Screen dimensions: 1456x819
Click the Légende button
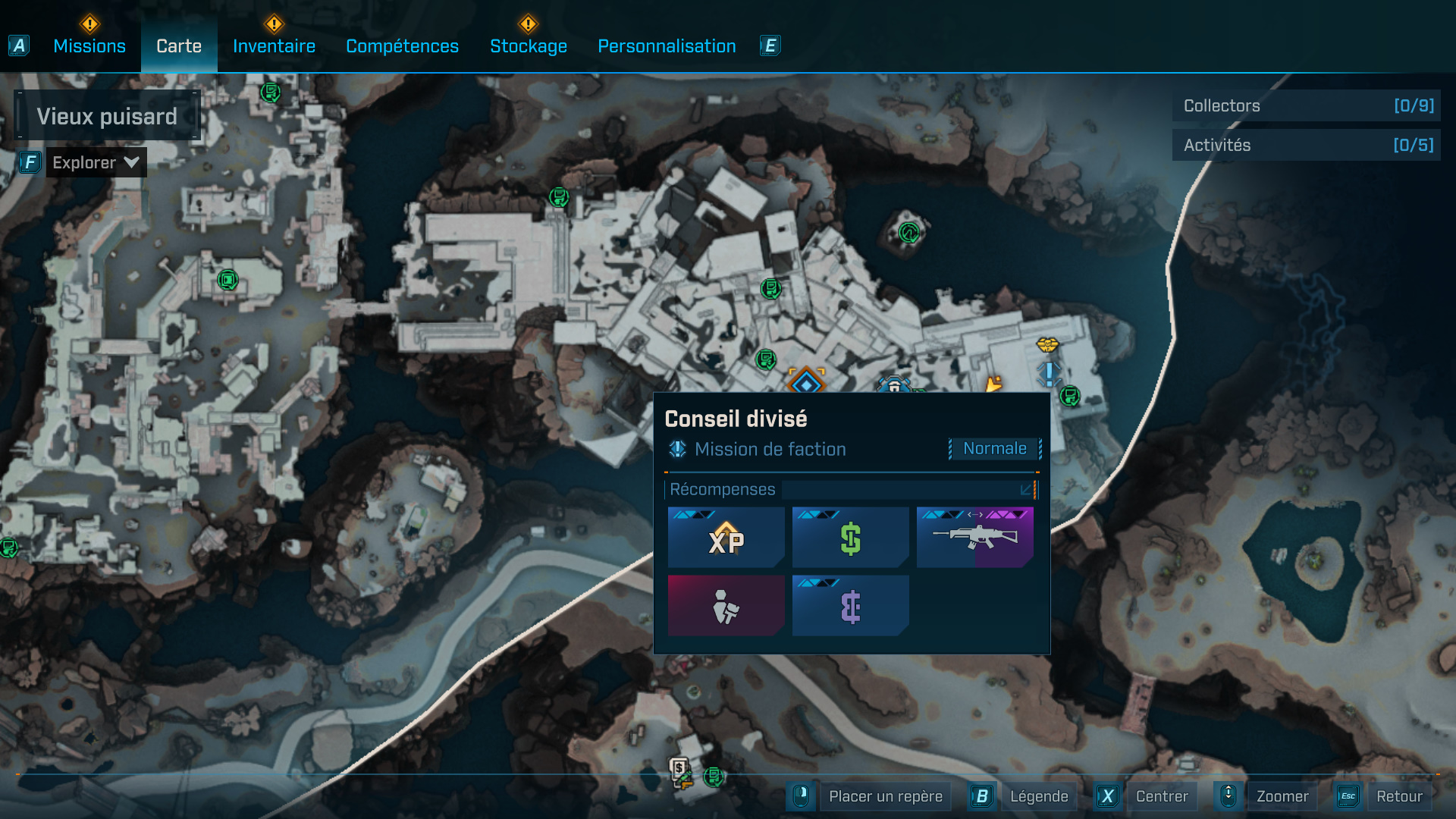1038,796
